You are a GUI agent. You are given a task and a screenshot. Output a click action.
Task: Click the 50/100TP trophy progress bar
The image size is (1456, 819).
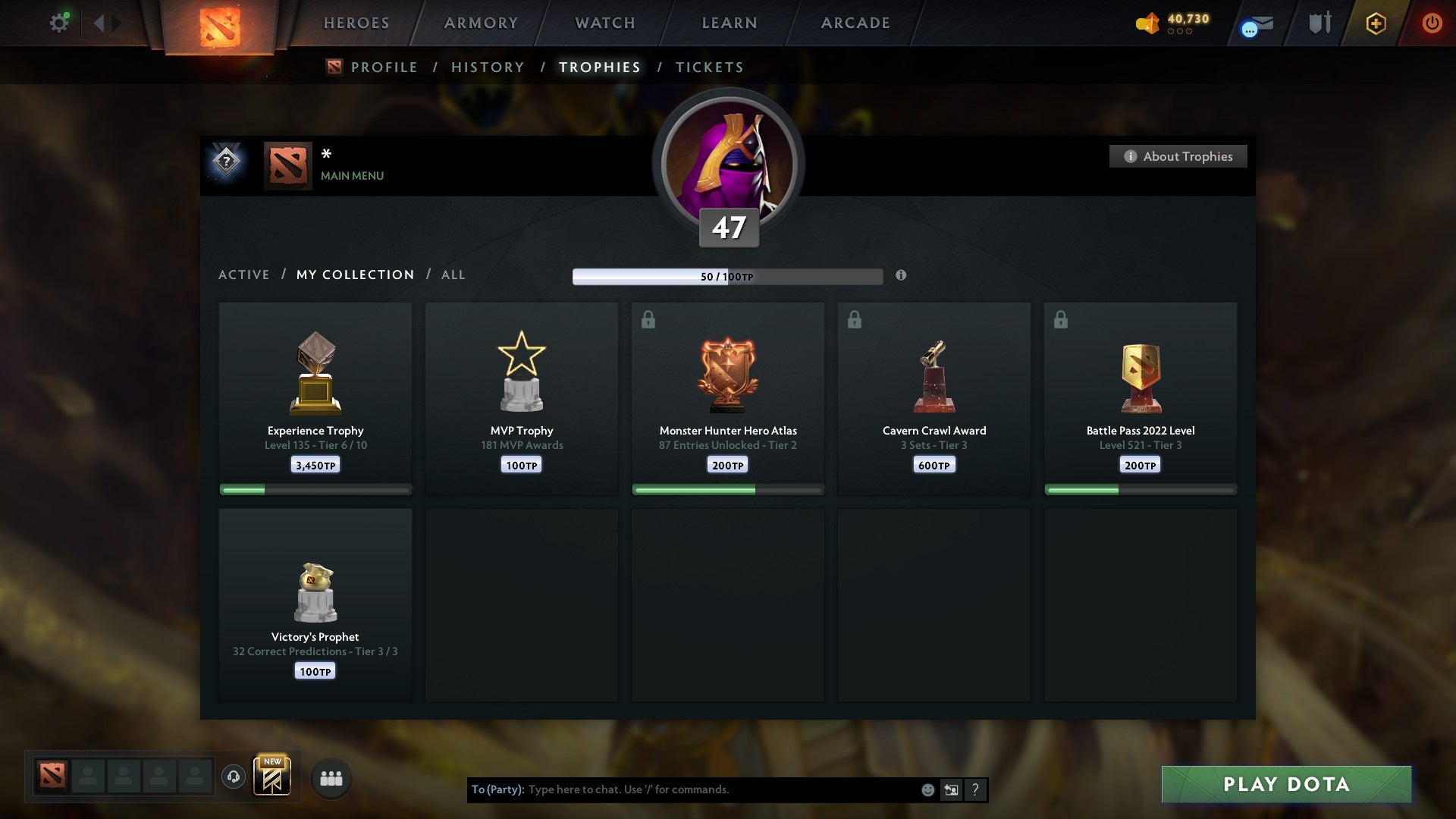726,276
